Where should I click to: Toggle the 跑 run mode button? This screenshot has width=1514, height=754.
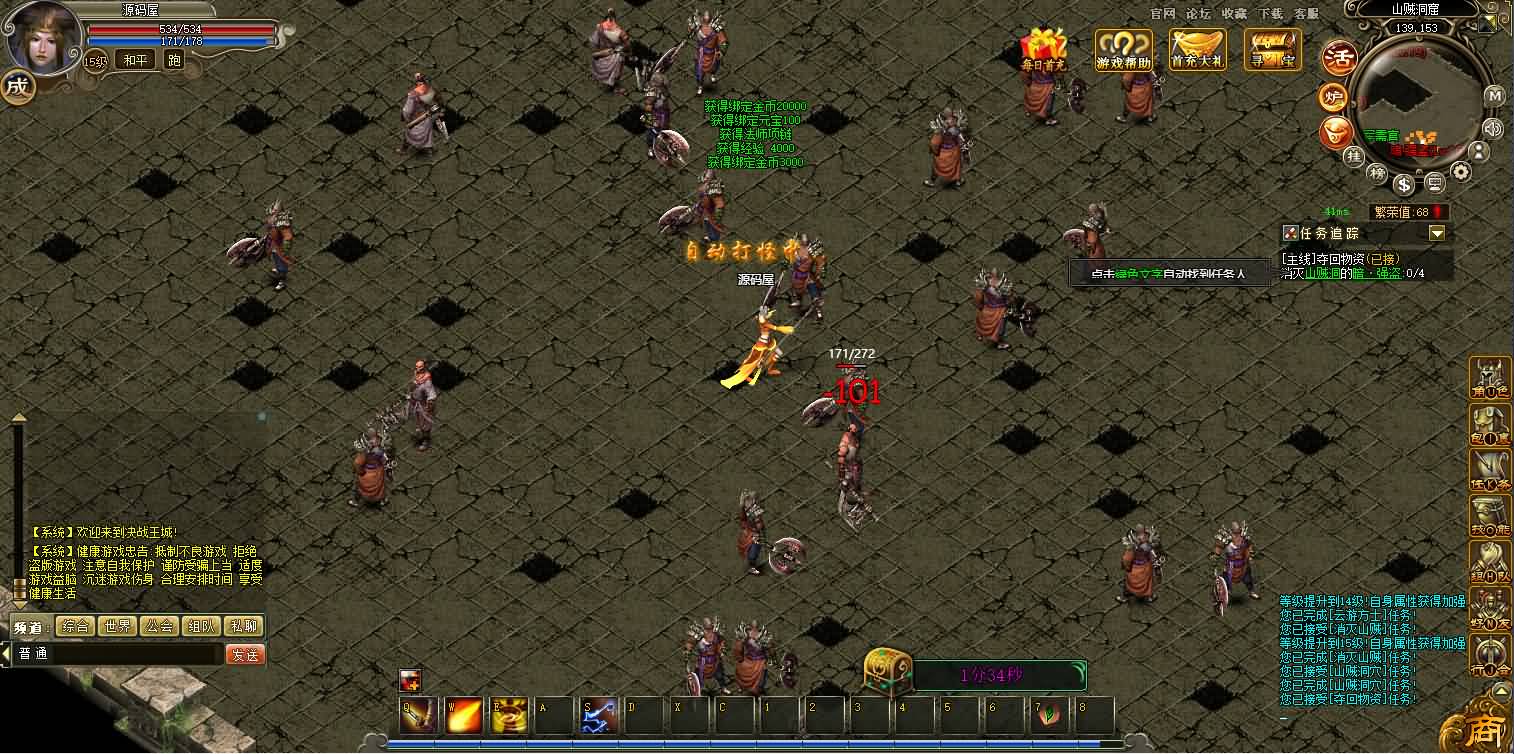174,60
